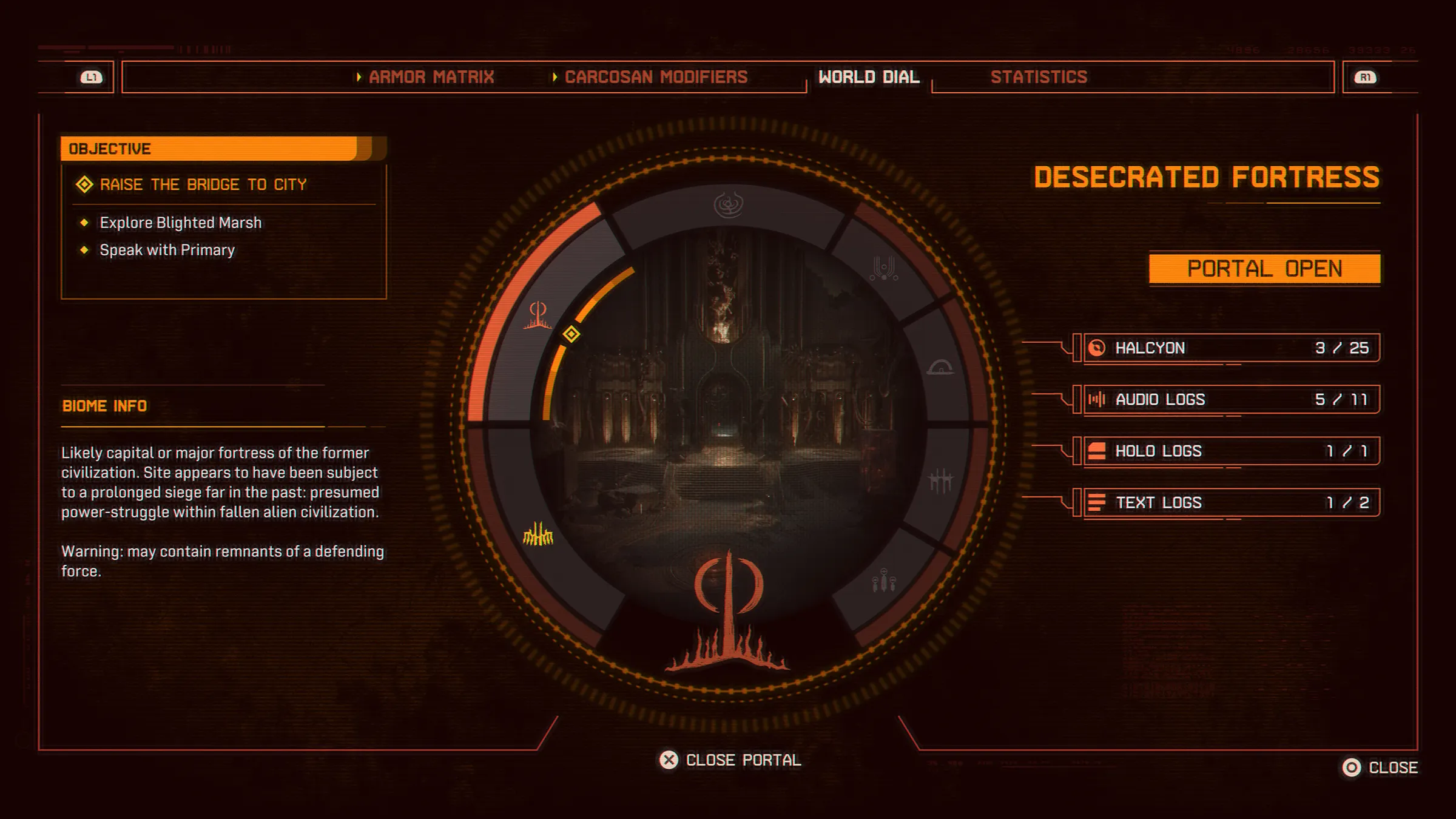
Task: Open the Audio Logs row
Action: click(1232, 399)
